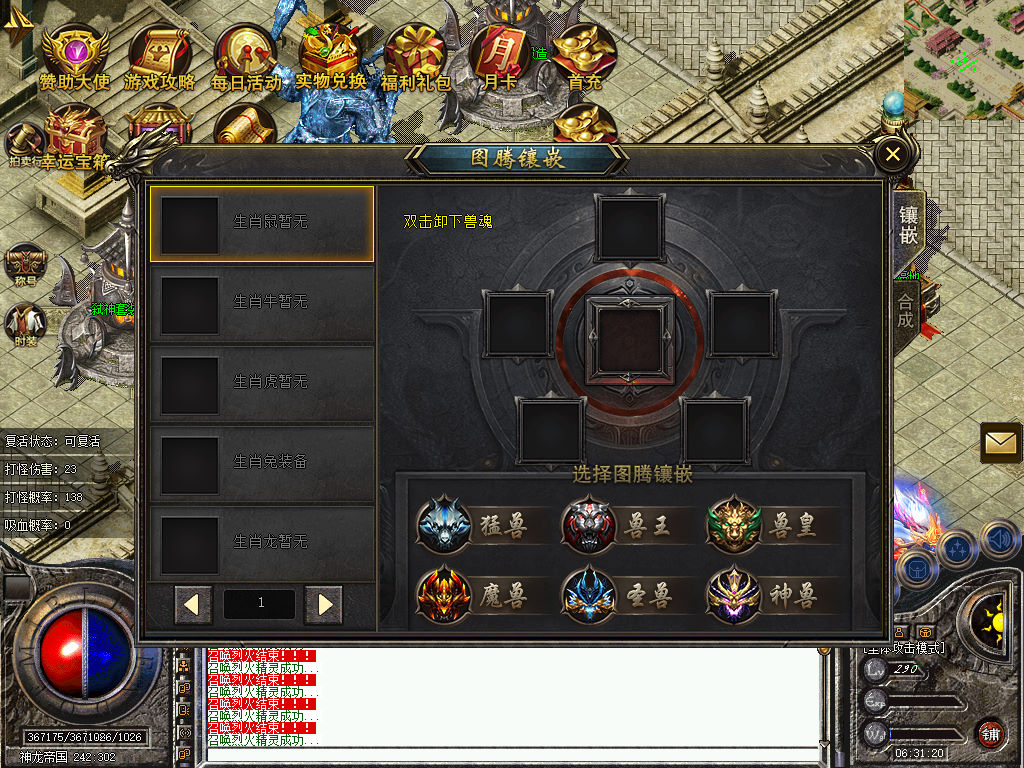Screen dimensions: 1024x768
Task: Select the 圣兽 totem option
Action: 618,595
